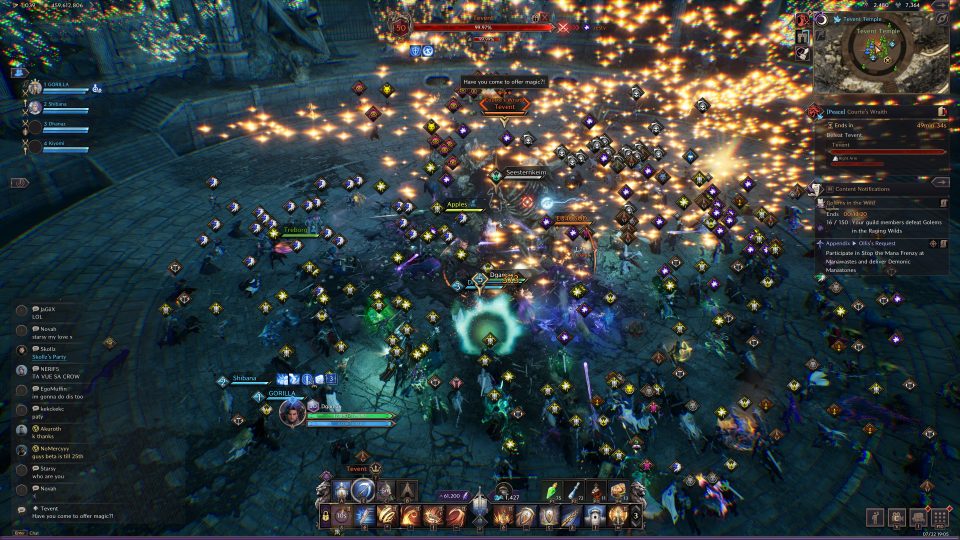Click the padlock hotbar lock icon
Image resolution: width=960 pixels, height=540 pixels.
click(326, 516)
